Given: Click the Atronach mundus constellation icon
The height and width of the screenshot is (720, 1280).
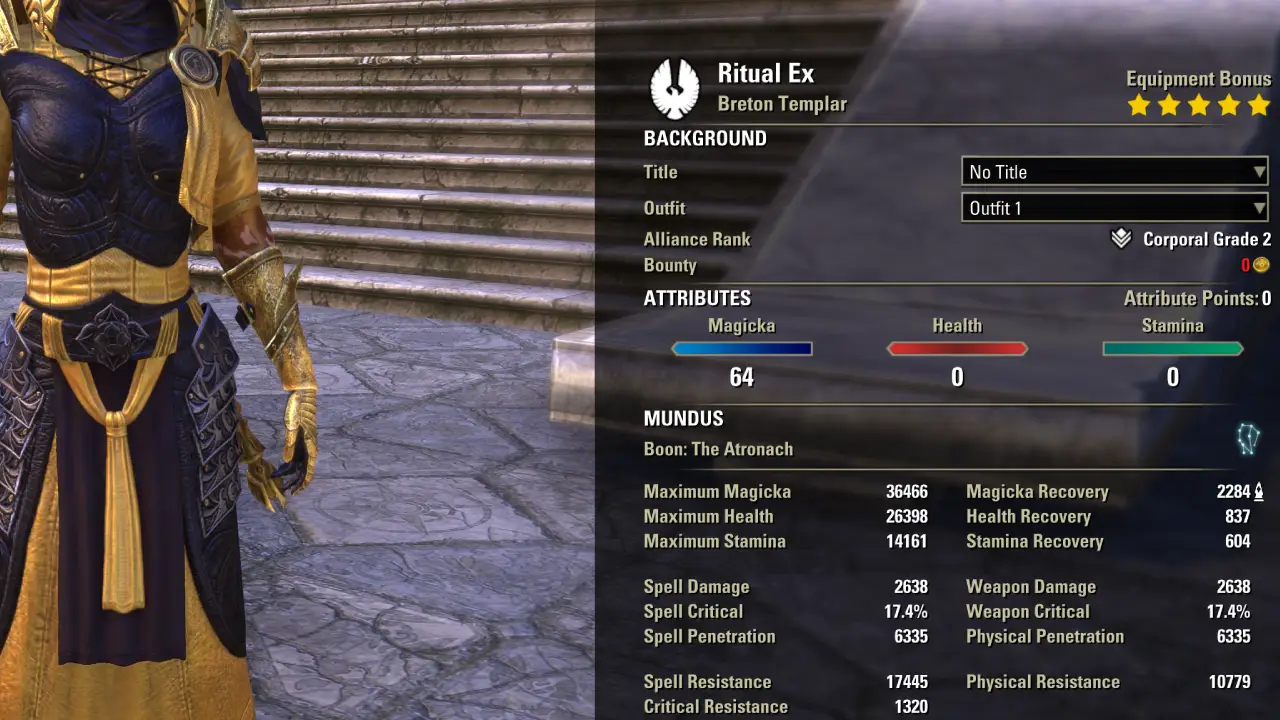Looking at the screenshot, I should tap(1248, 439).
